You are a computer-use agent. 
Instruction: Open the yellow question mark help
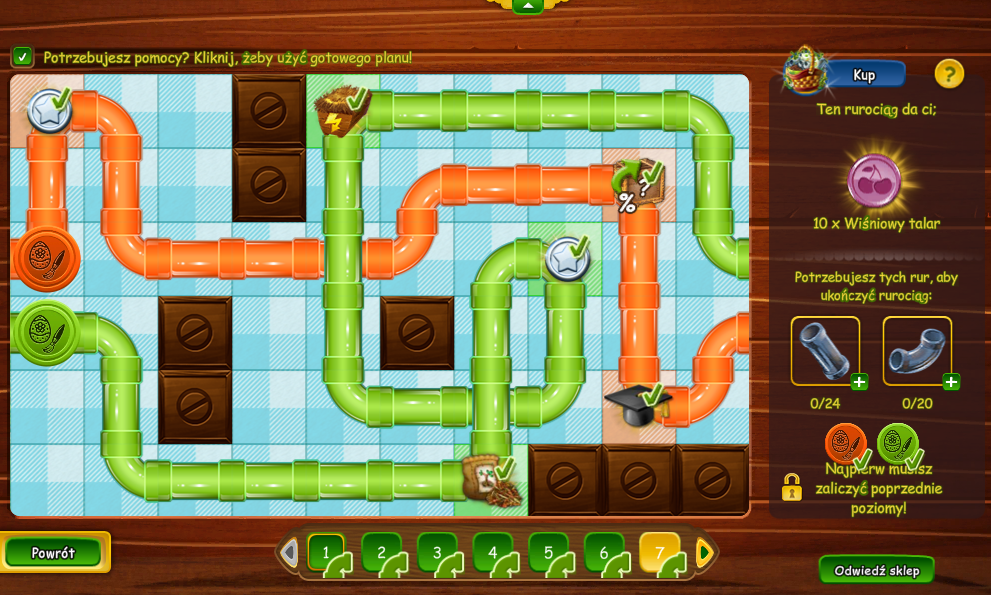(x=949, y=73)
